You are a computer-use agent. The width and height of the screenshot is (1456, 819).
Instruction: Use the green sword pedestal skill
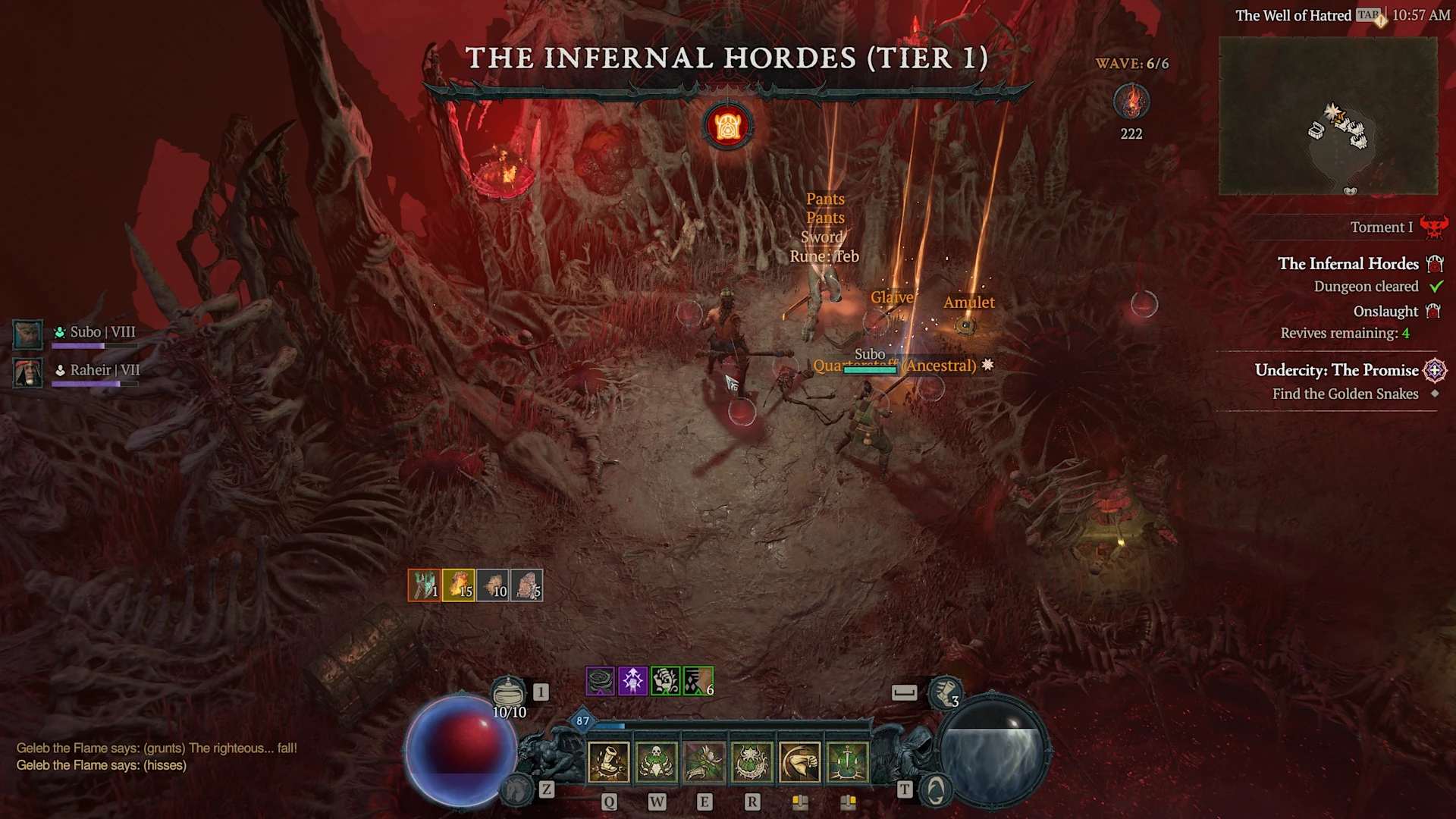coord(847,761)
